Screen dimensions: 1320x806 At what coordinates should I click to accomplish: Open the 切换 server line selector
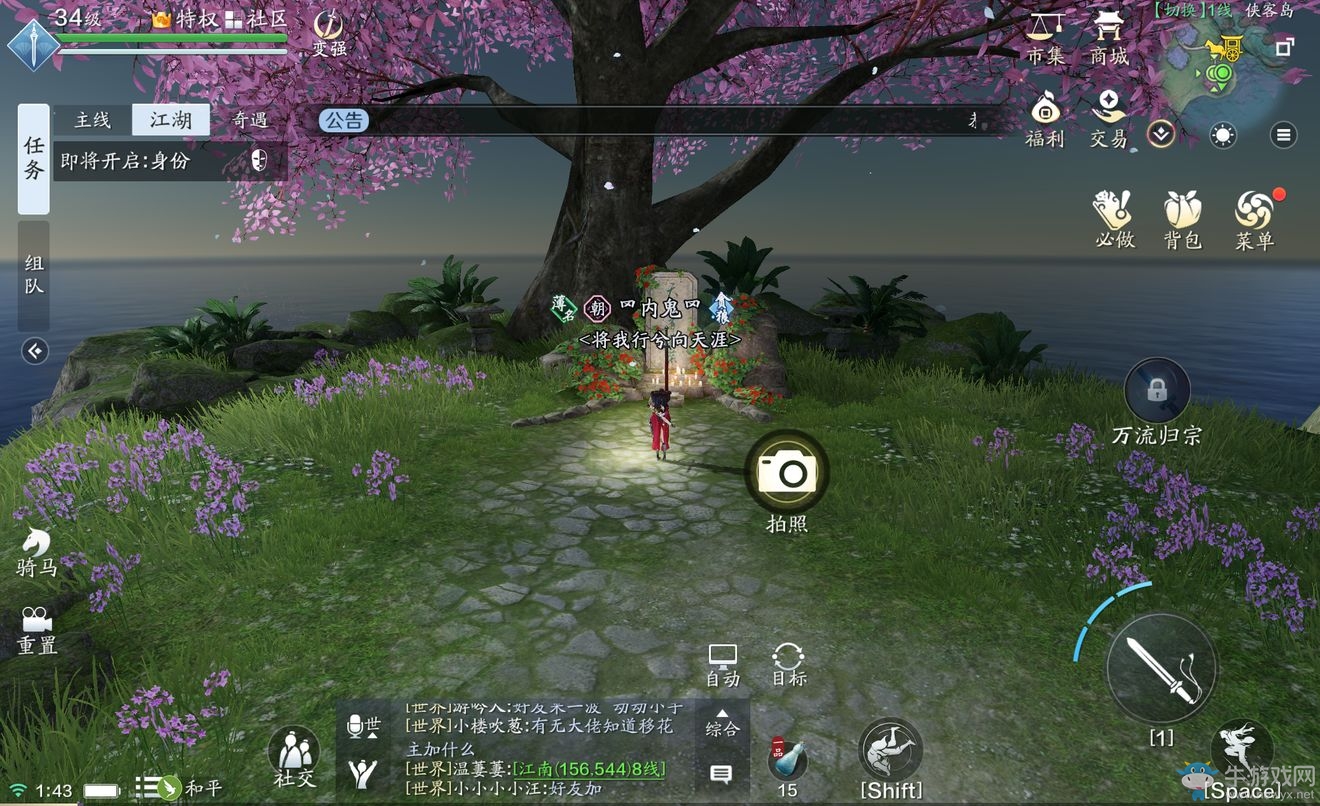pyautogui.click(x=1181, y=12)
